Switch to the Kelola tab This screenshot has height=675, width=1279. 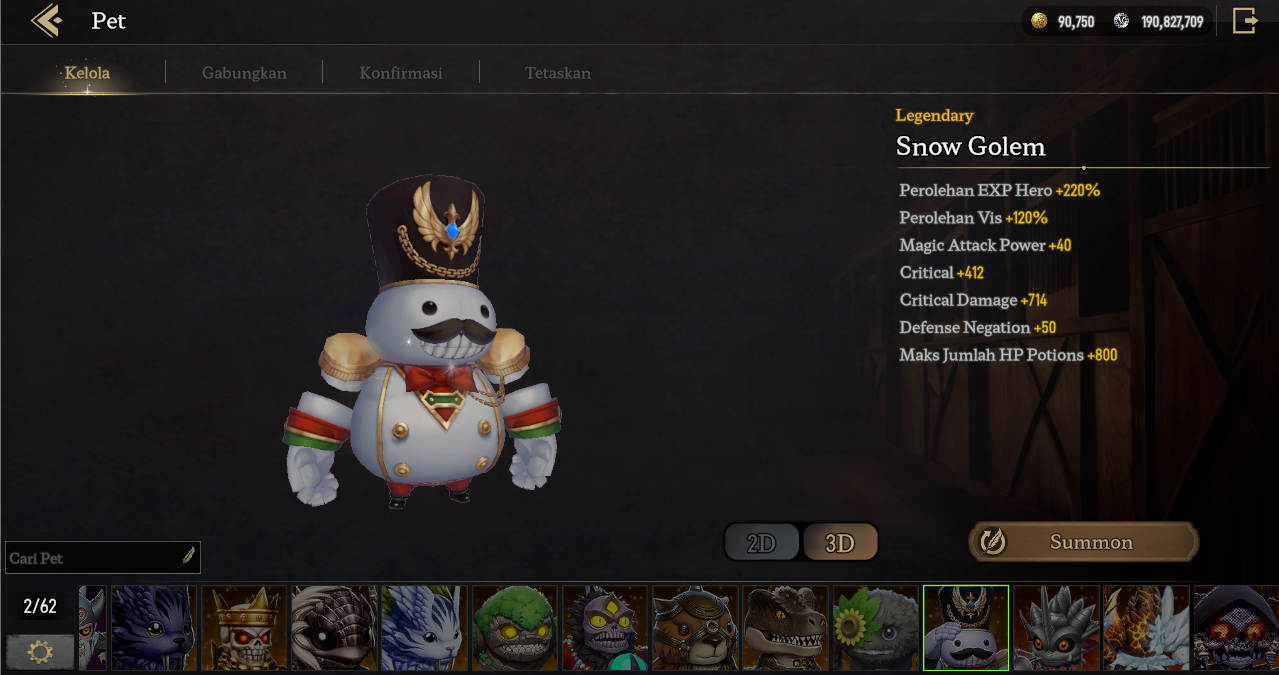[x=87, y=73]
